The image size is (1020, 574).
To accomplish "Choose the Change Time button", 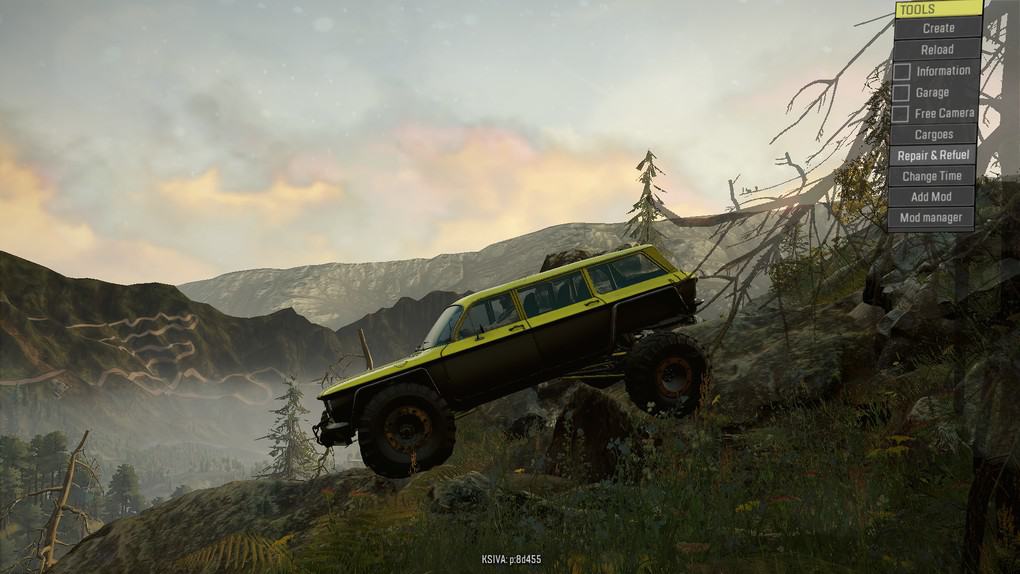I will 932,176.
